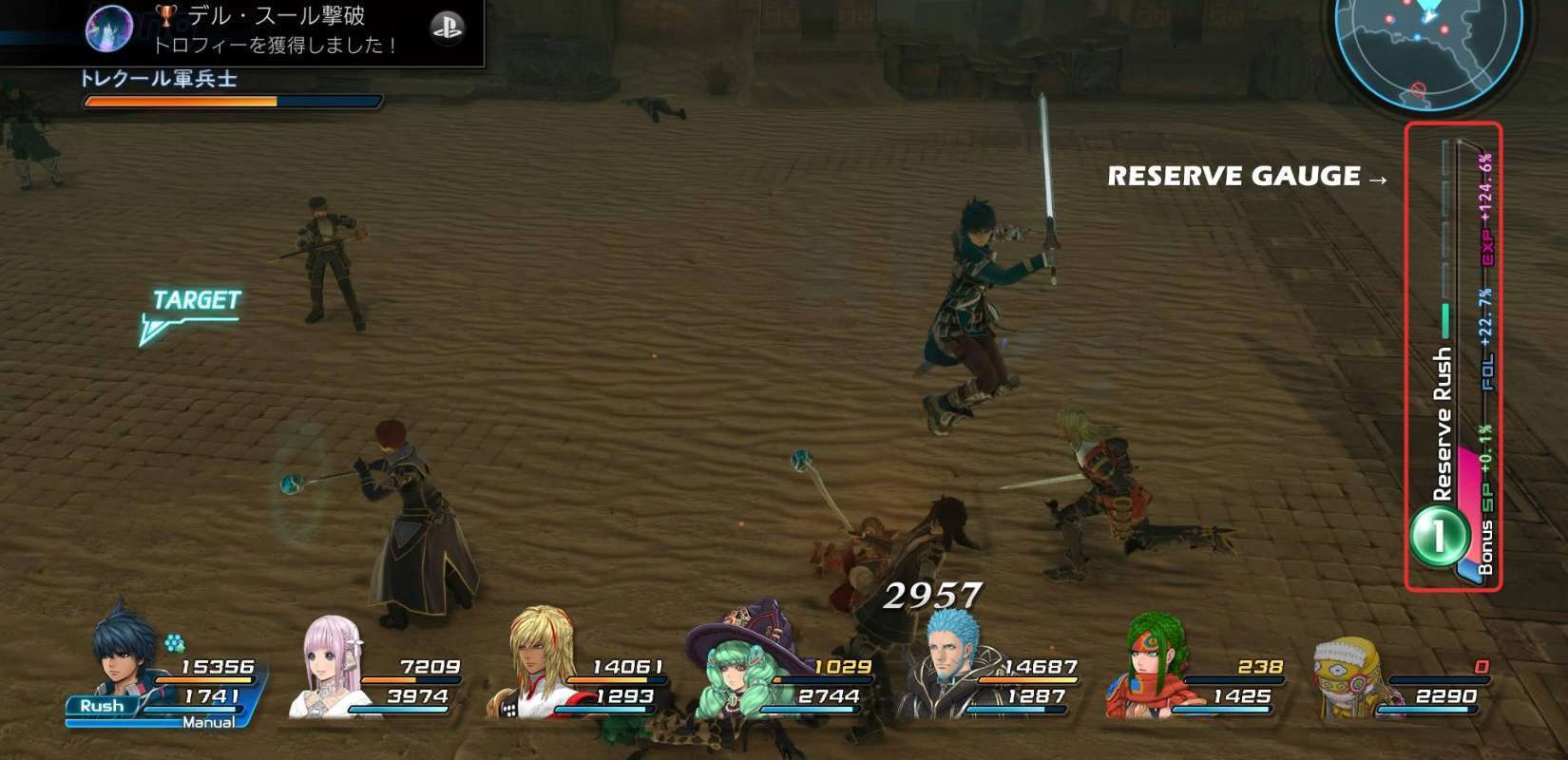Toggle the Manual control mode label
1568x760 pixels.
click(208, 723)
